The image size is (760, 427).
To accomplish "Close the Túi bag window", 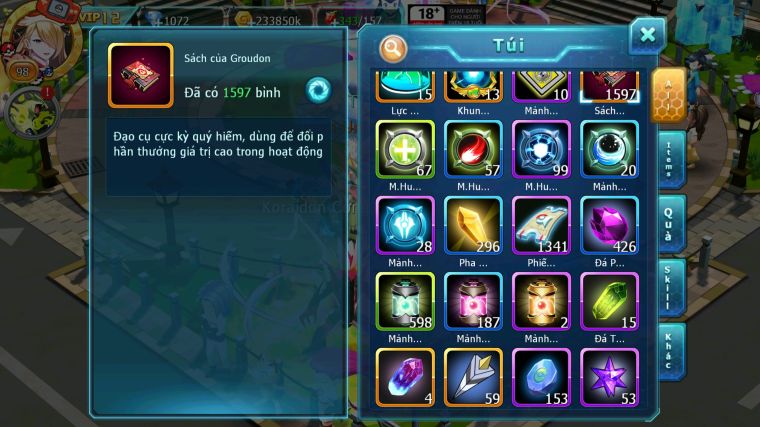I will click(647, 36).
